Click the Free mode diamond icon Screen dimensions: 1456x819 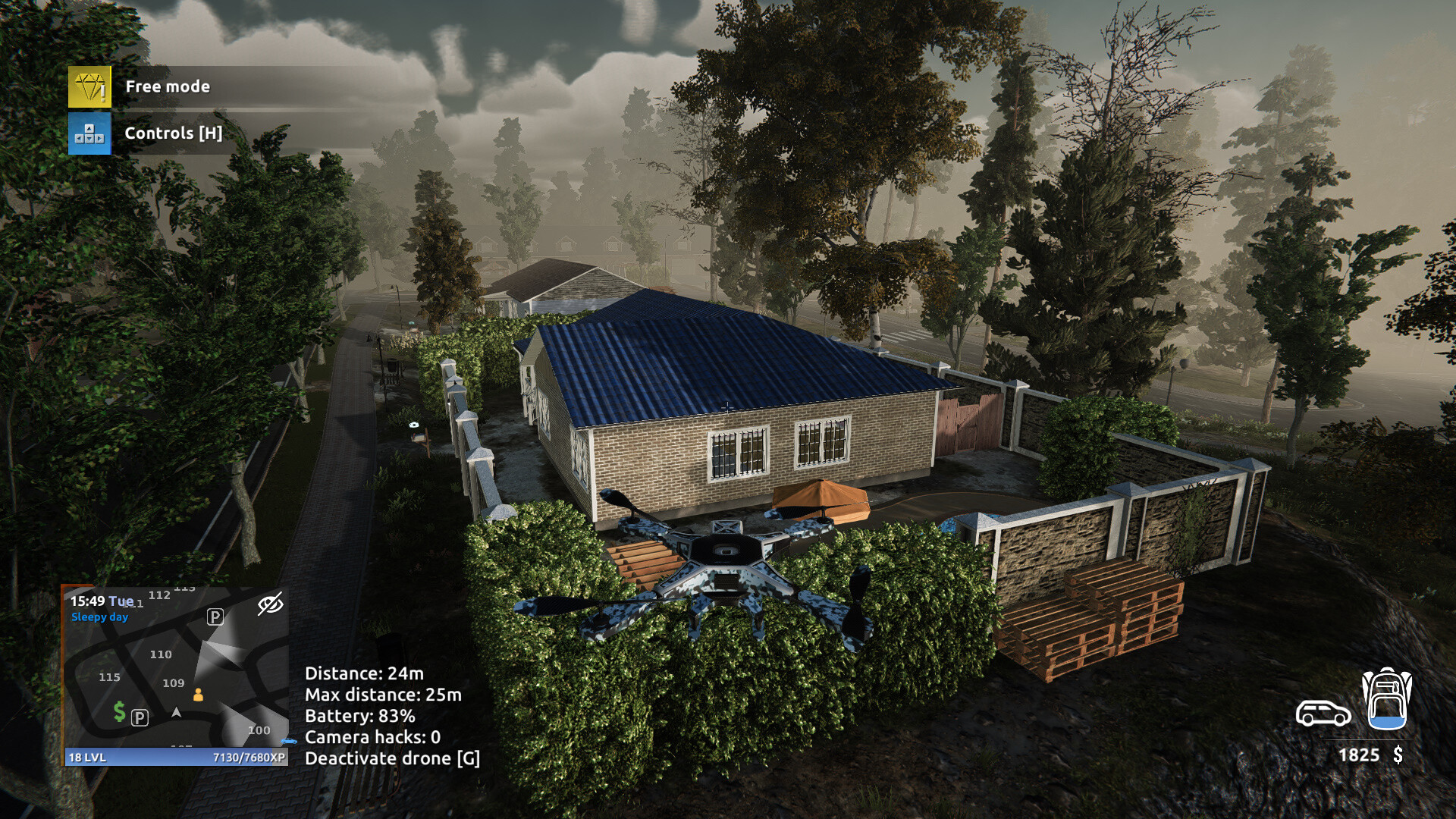(90, 86)
